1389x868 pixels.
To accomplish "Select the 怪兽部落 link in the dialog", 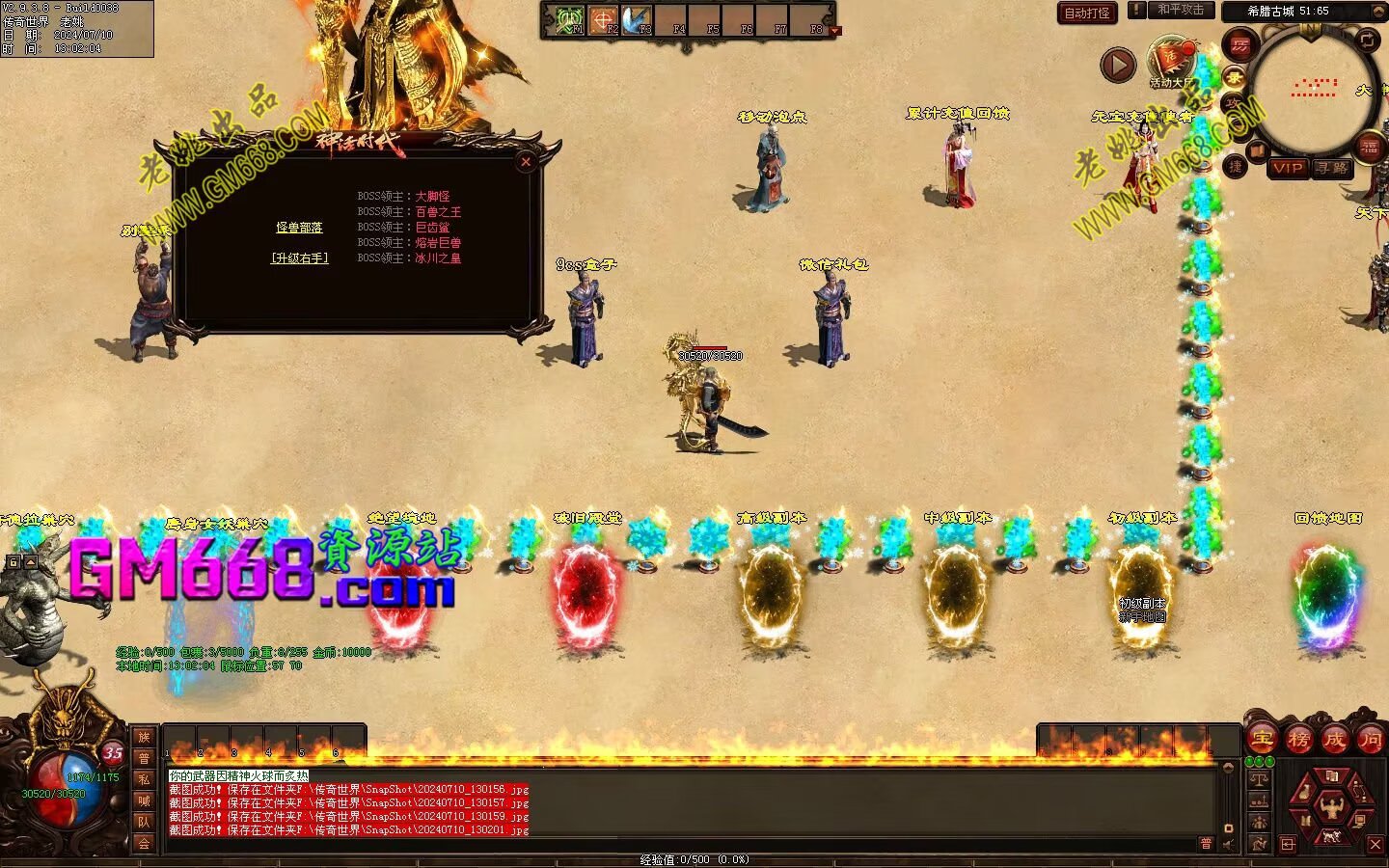I will pyautogui.click(x=299, y=228).
